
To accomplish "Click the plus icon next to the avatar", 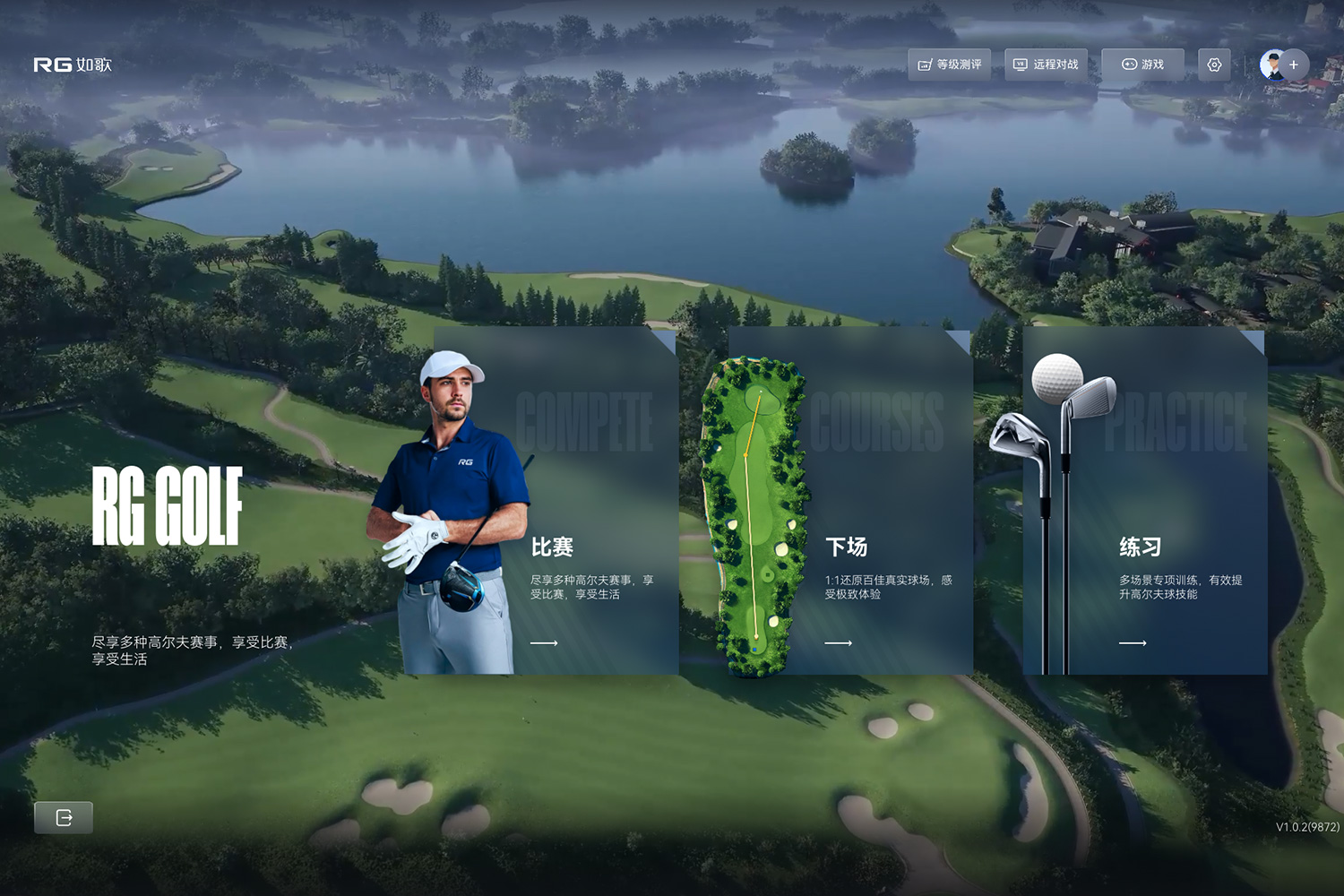I will pyautogui.click(x=1294, y=65).
